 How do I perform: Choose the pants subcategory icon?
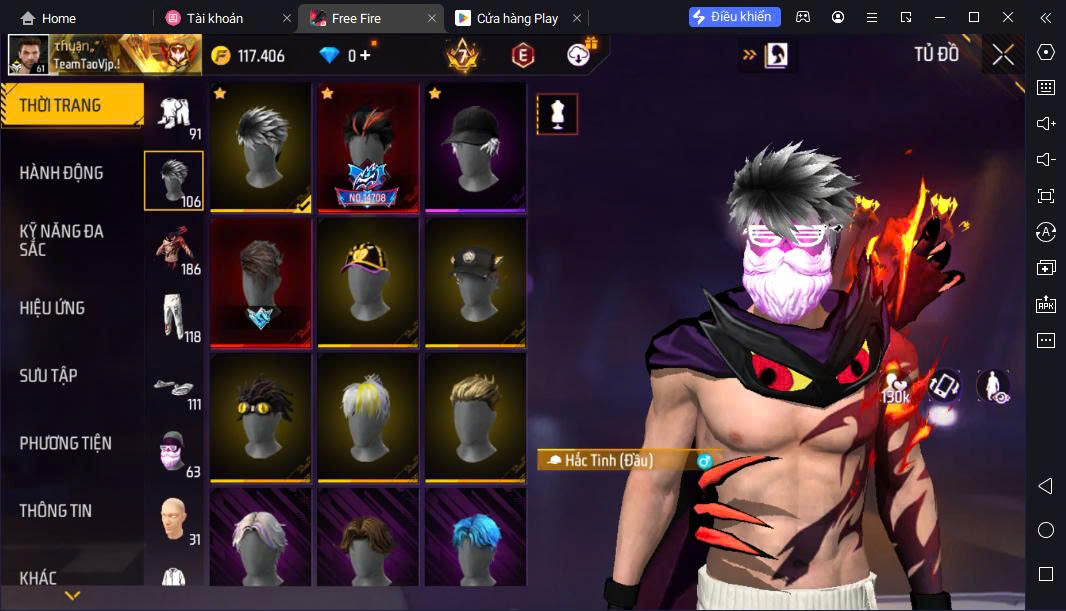[174, 316]
